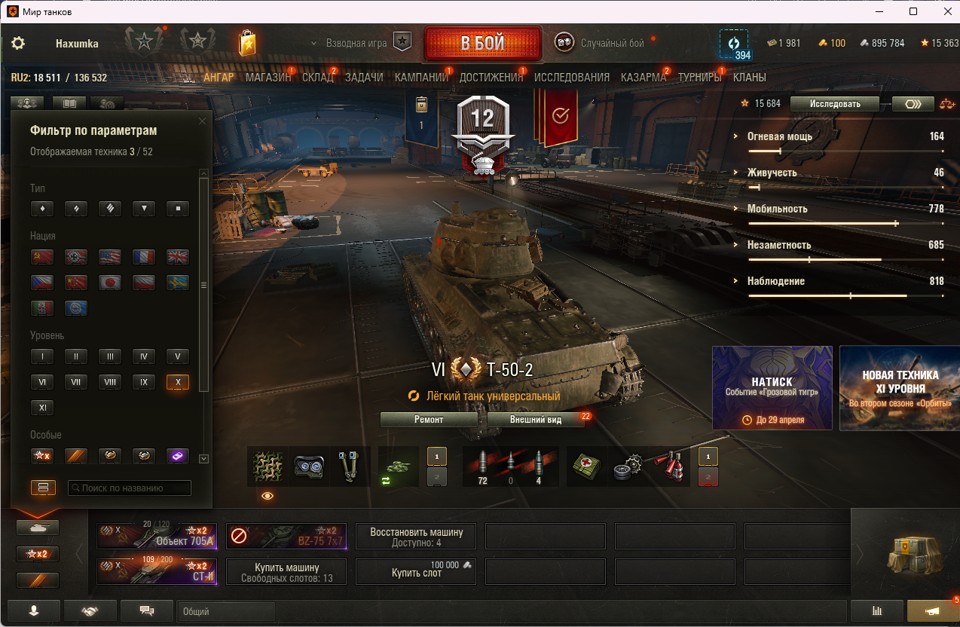Open Ремонт for the T-50-2
This screenshot has height=627, width=960.
click(429, 420)
